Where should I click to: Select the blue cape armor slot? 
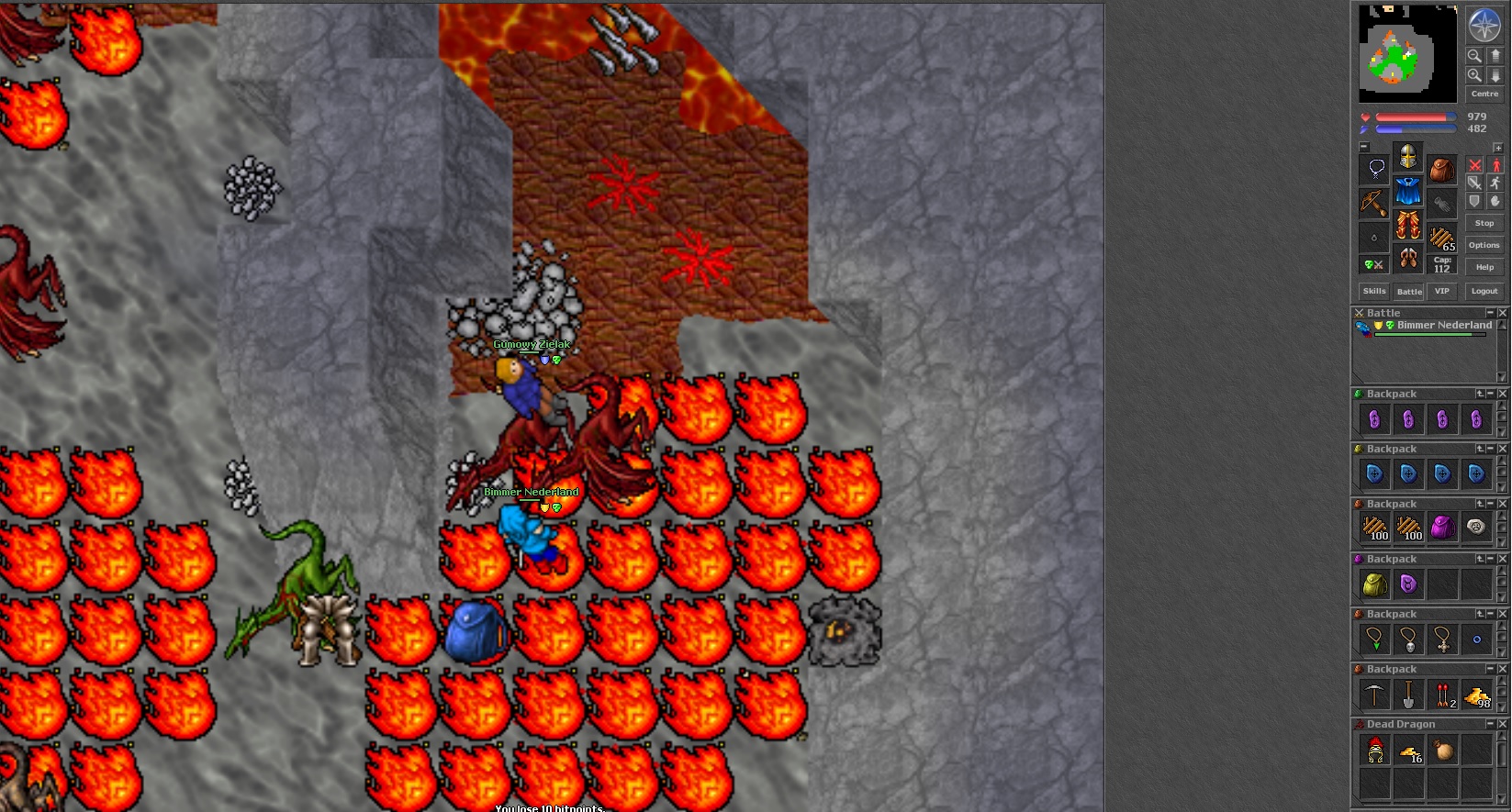1407,192
